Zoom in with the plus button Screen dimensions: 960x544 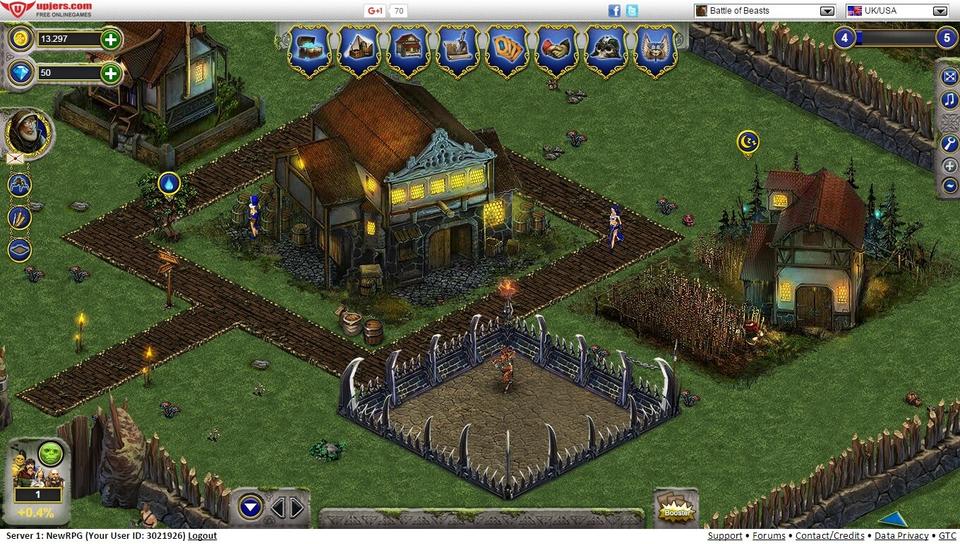(950, 166)
